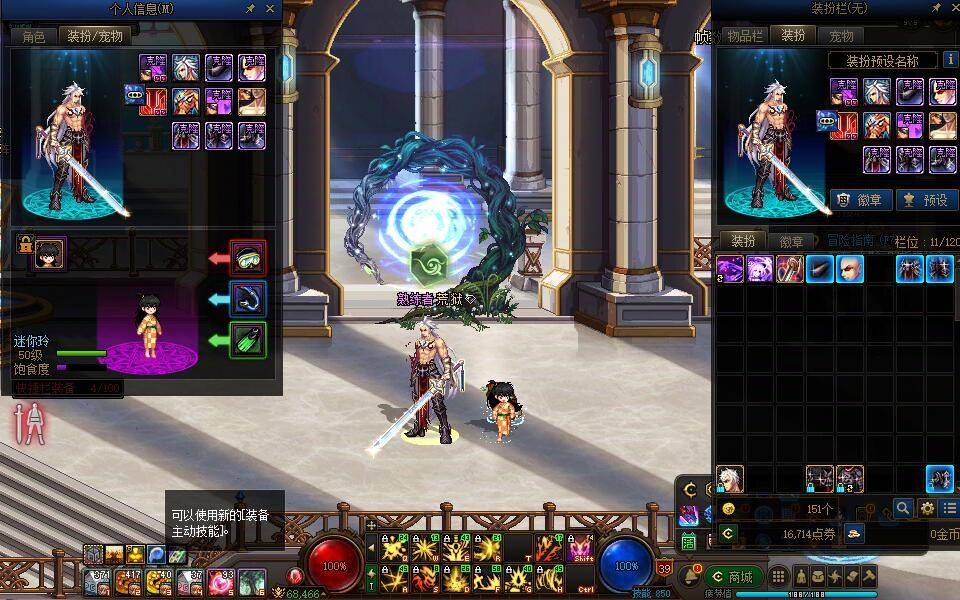The width and height of the screenshot is (960, 600).
Task: Select the 装扮/宠物 tab
Action: 95,36
